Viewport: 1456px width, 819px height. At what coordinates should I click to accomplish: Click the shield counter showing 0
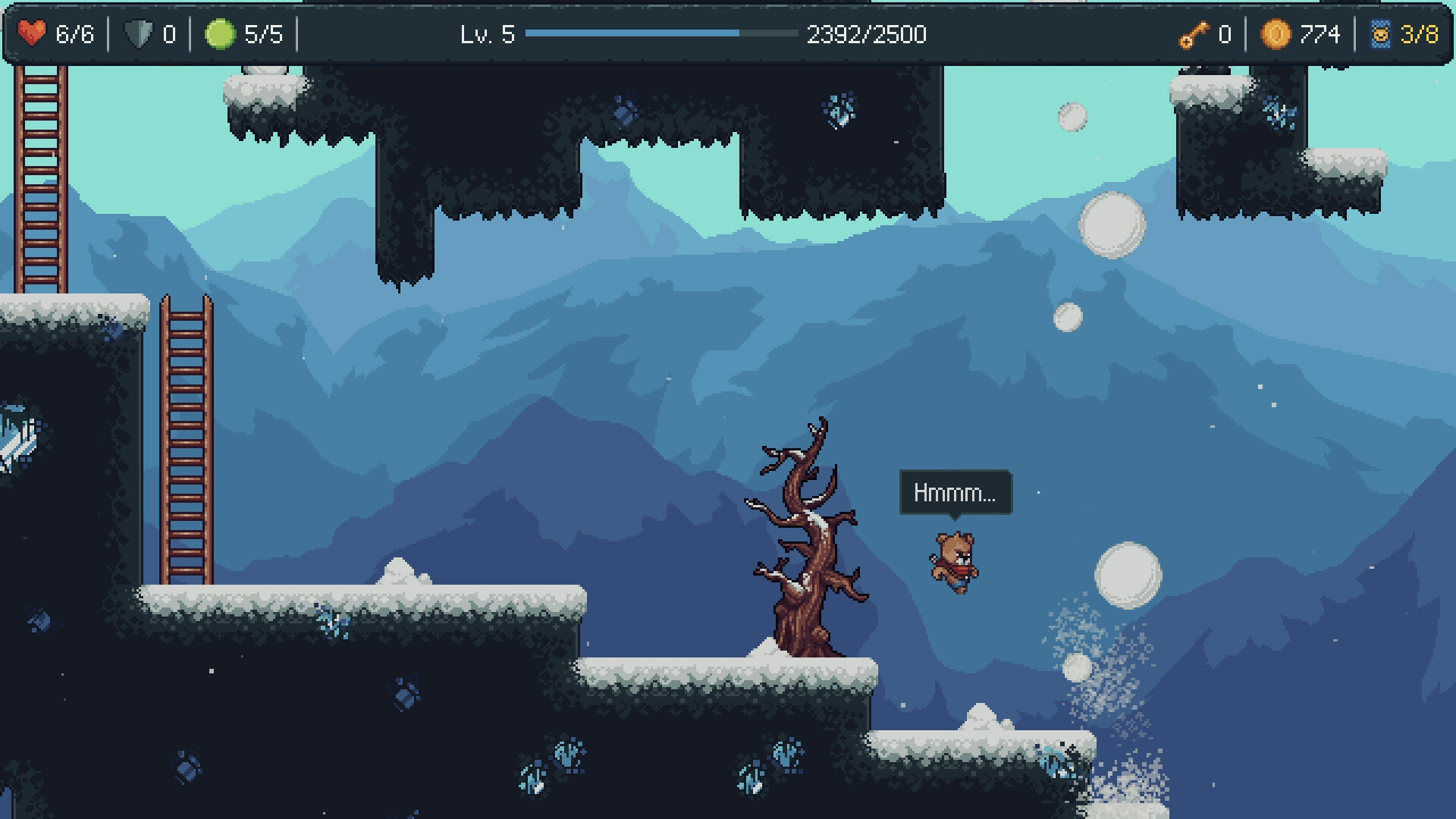coord(170,33)
